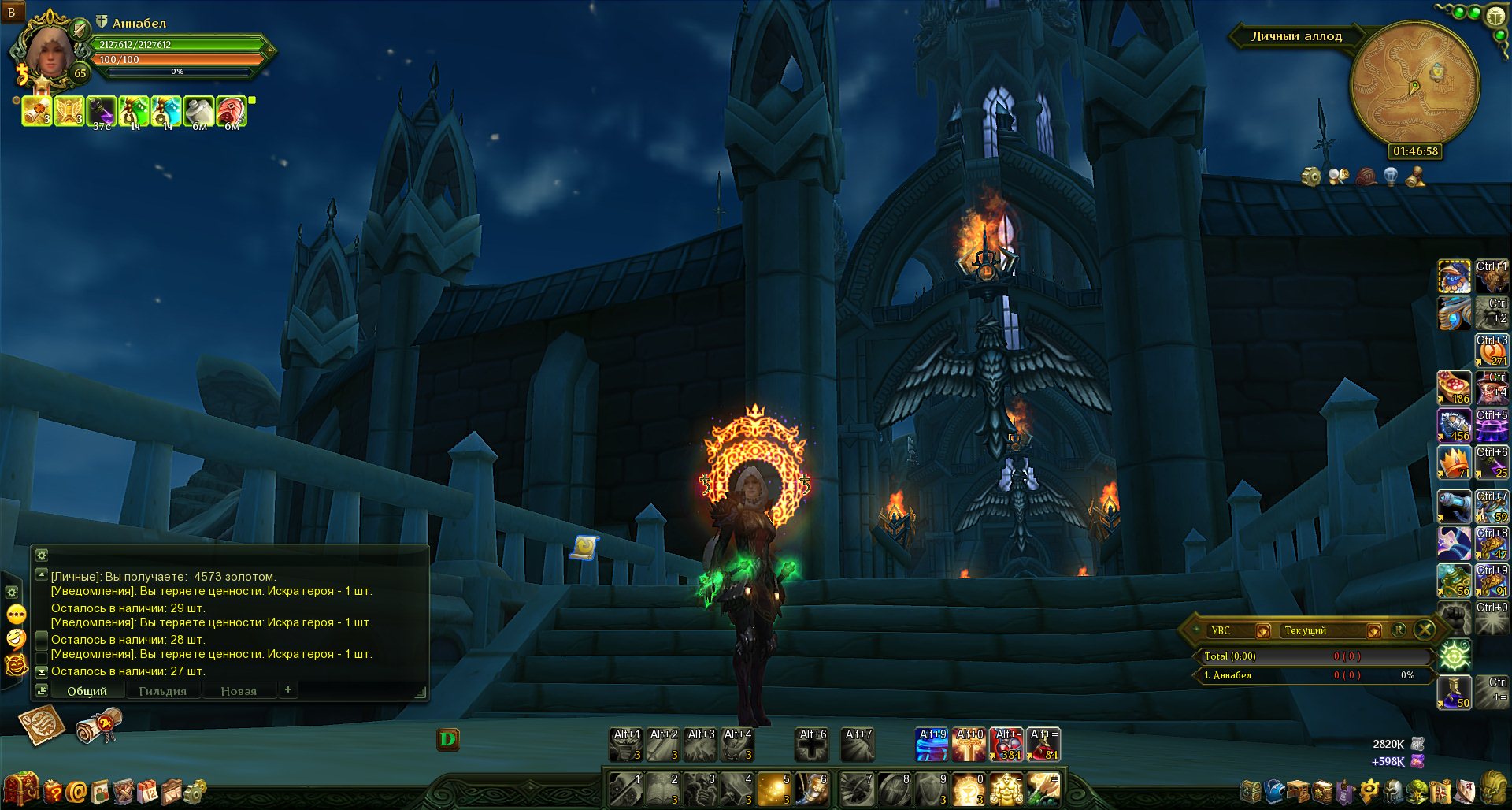Image resolution: width=1512 pixels, height=810 pixels.
Task: Open the mail @ icon
Action: (76, 790)
